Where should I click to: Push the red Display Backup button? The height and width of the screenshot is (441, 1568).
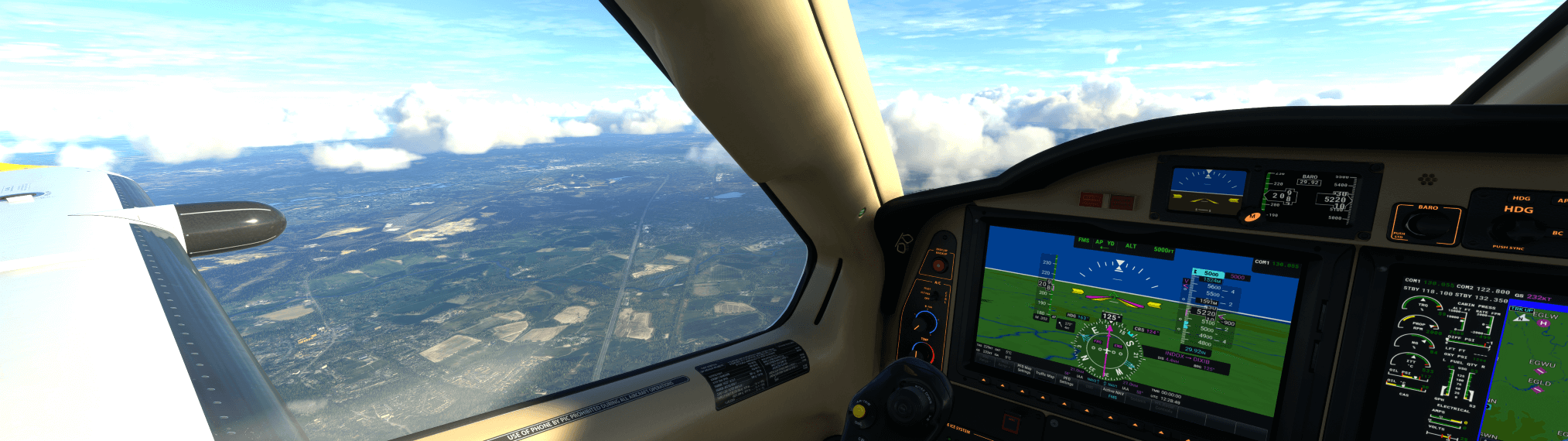(x=939, y=265)
